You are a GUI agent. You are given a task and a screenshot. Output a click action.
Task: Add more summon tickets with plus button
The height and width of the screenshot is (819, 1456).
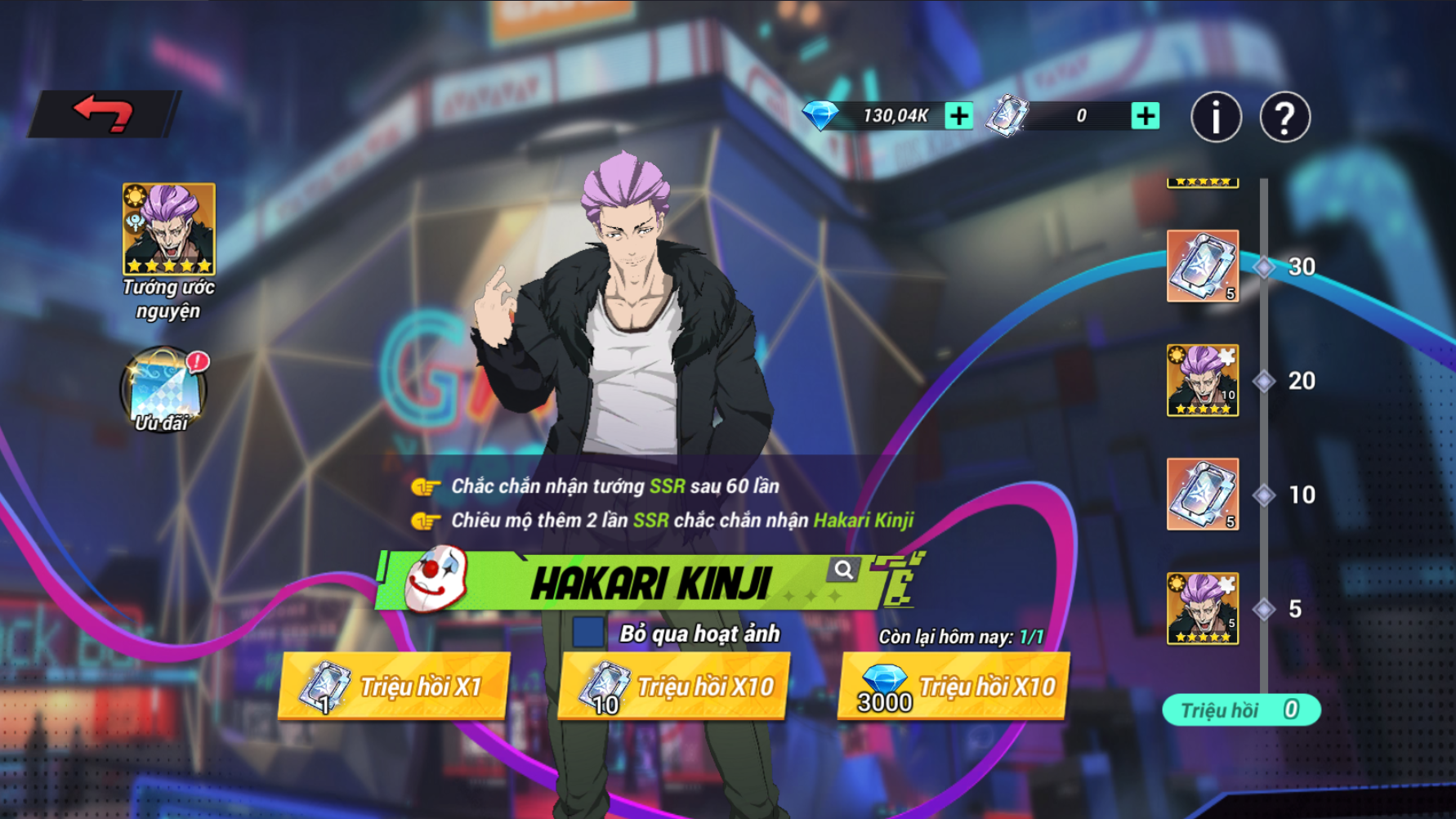1145,116
